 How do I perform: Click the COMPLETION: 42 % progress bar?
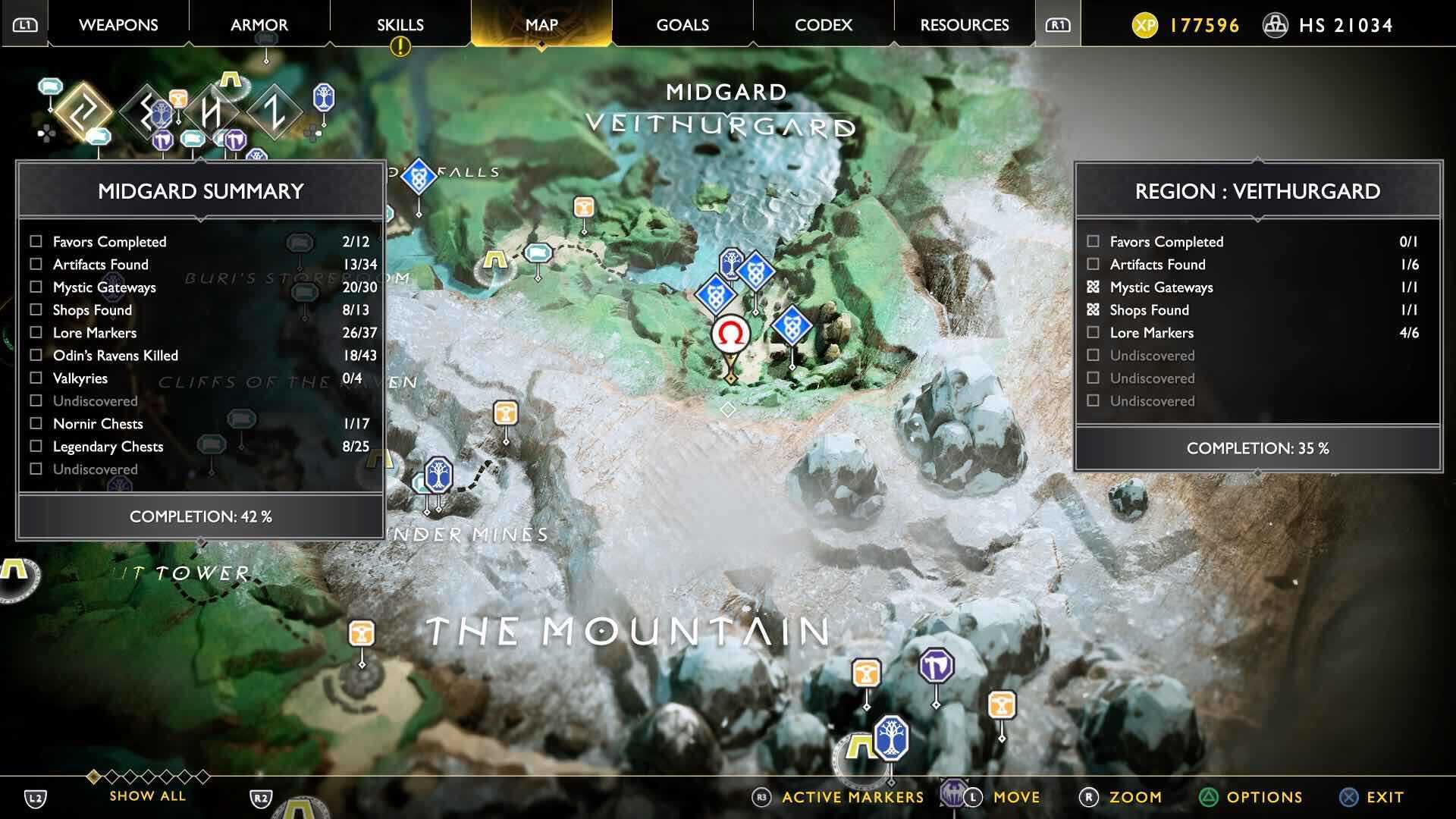coord(199,516)
